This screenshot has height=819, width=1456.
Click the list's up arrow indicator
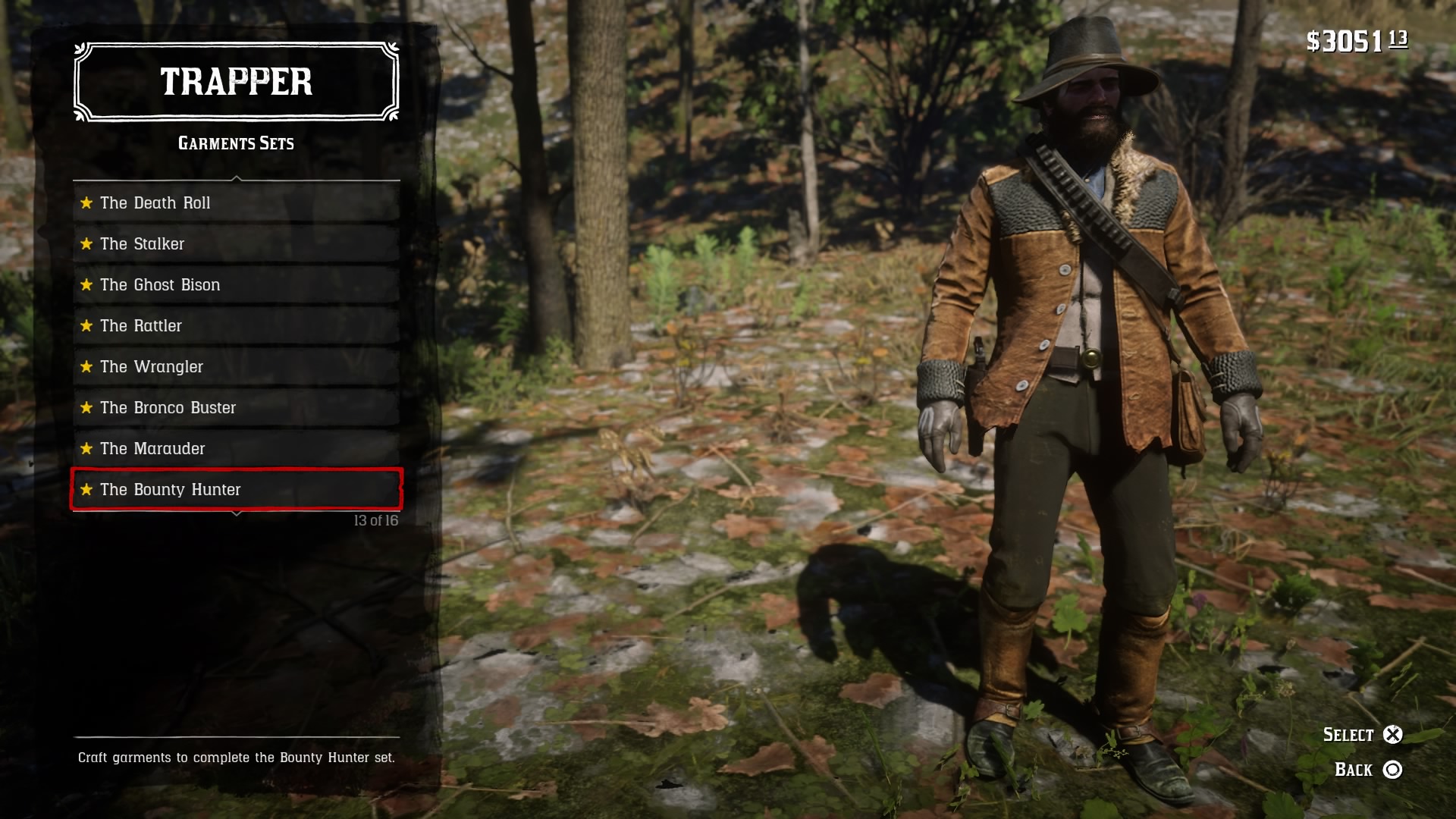(237, 179)
